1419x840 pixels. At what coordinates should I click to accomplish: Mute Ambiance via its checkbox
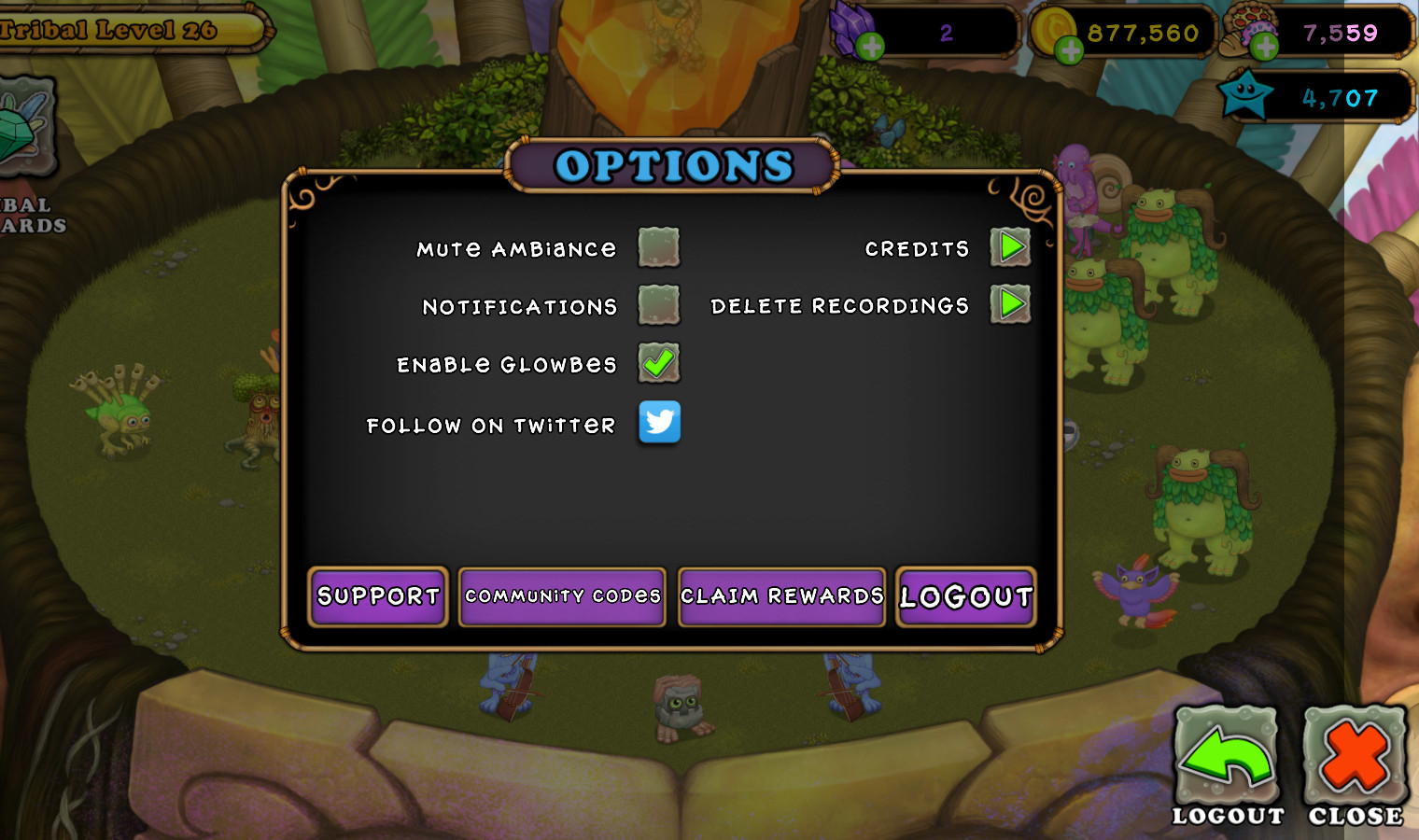tap(659, 247)
